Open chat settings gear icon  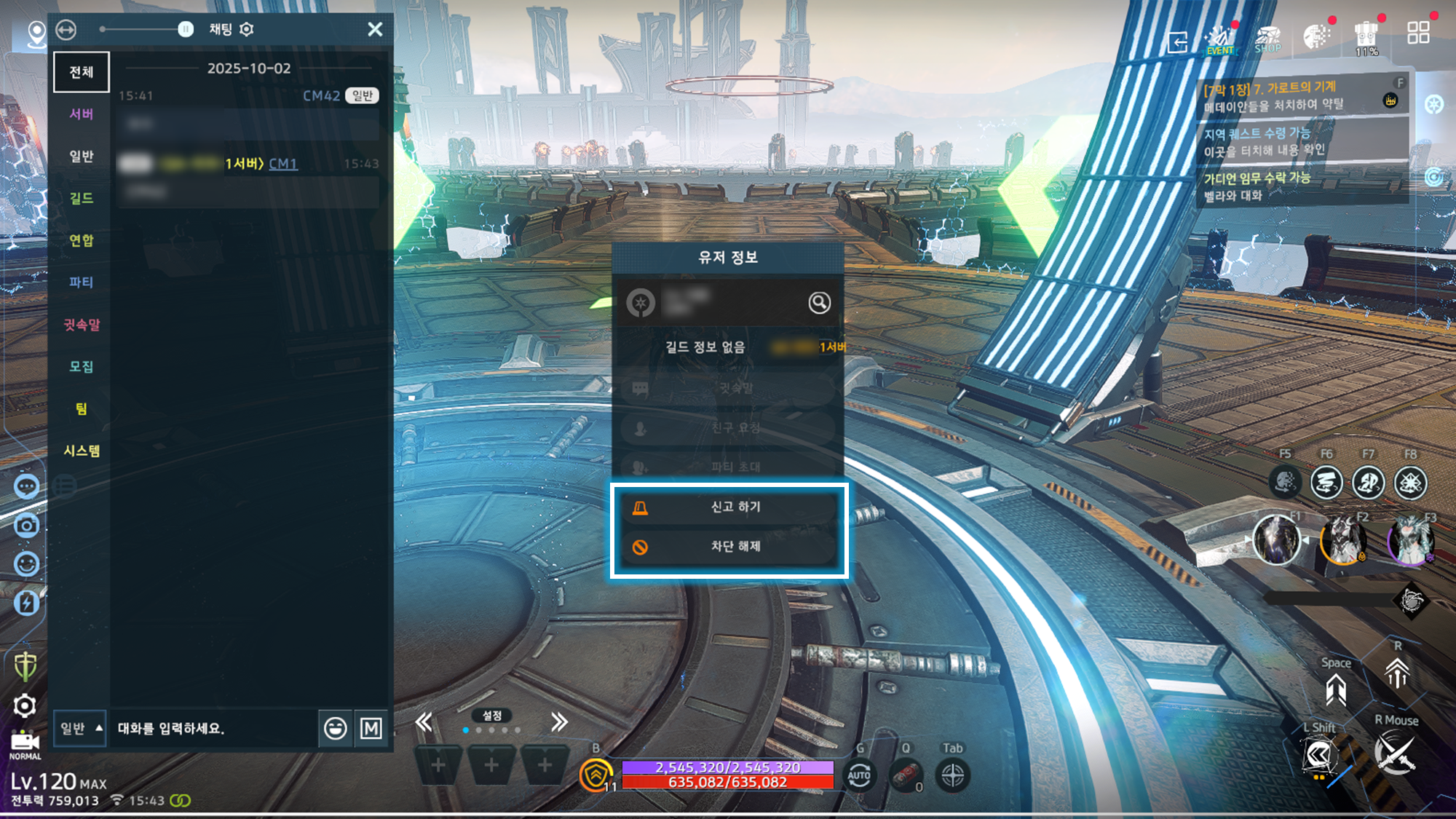tap(247, 29)
